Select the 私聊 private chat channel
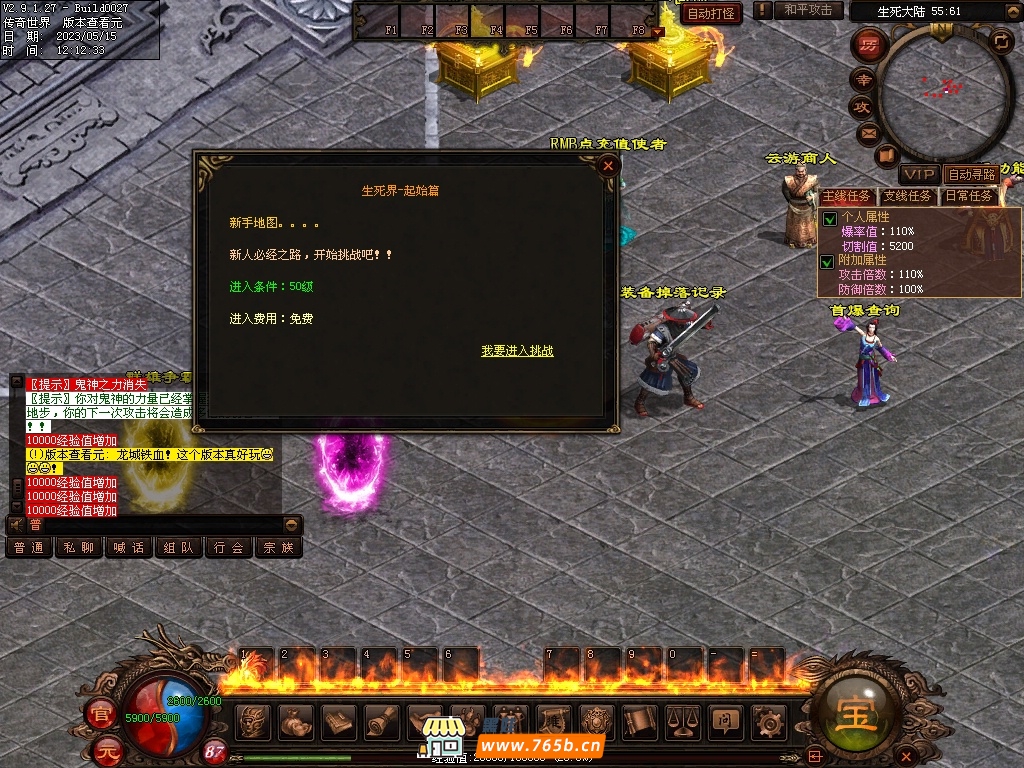1024x768 pixels. (78, 548)
